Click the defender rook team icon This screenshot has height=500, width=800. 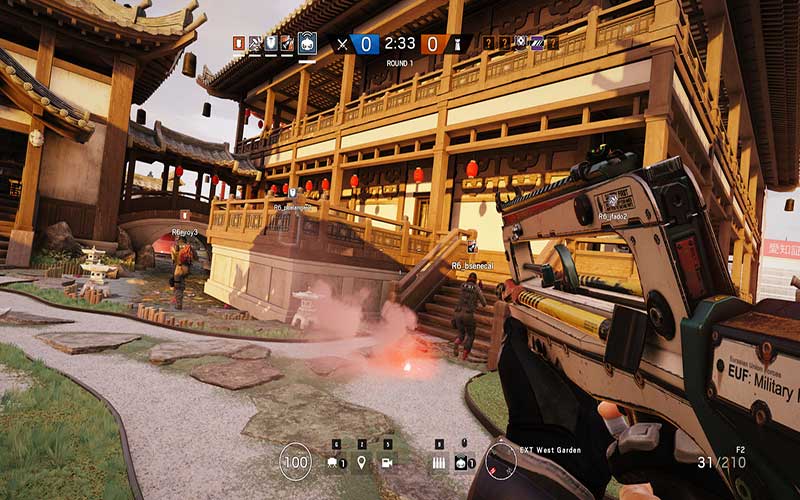[x=457, y=43]
